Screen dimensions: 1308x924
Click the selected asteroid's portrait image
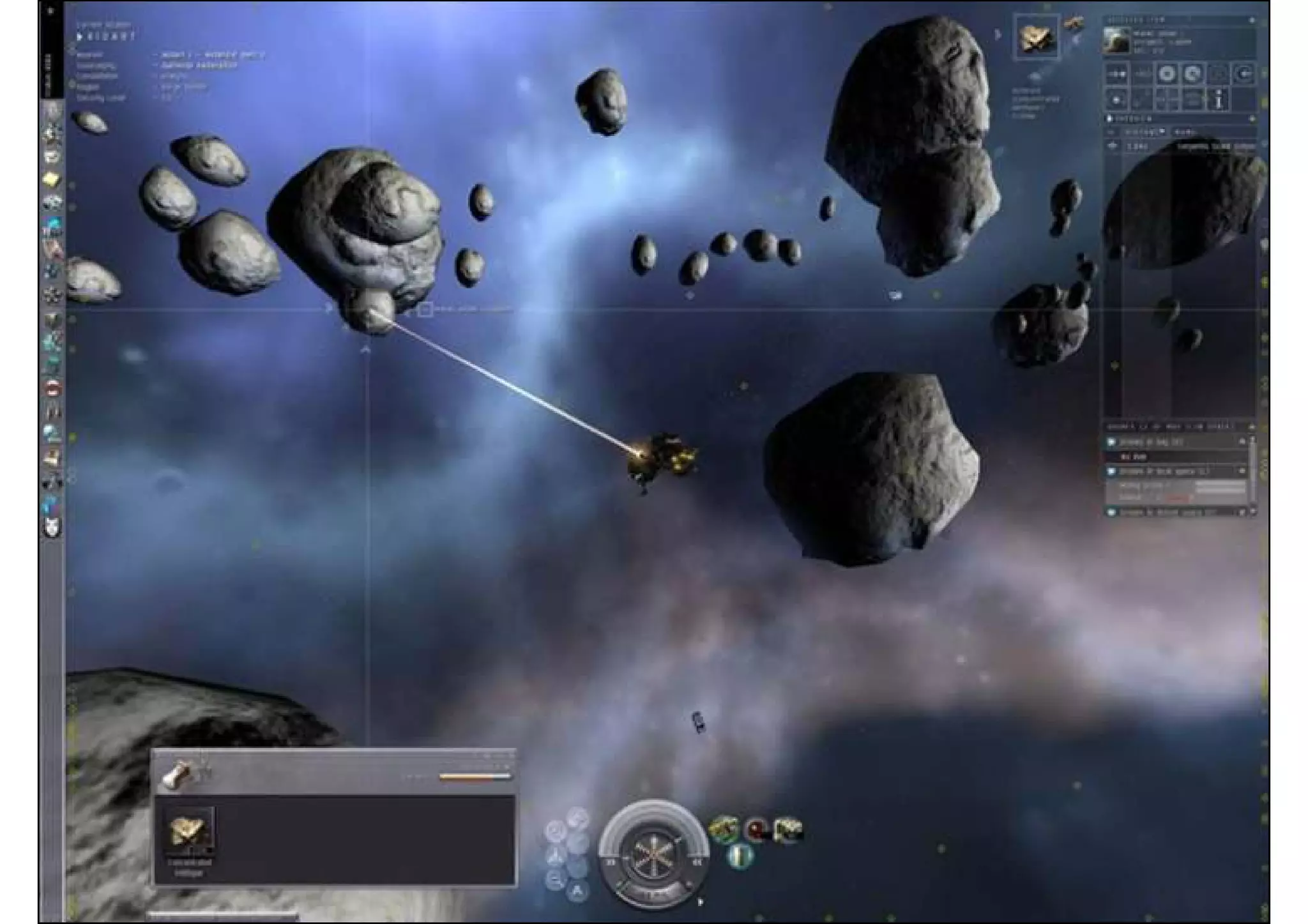point(1116,41)
